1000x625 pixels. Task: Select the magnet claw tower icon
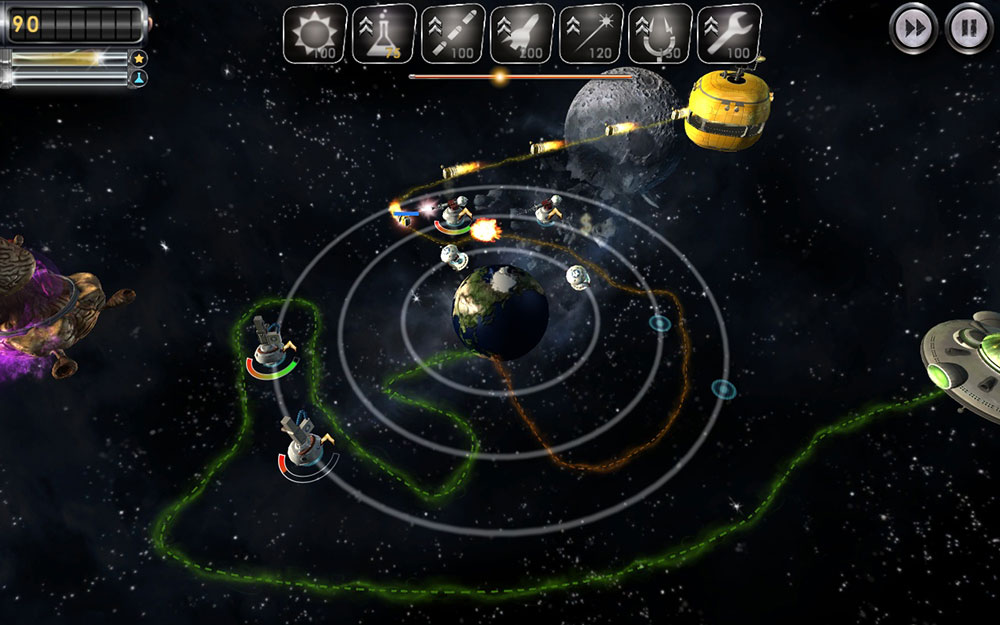[660, 34]
